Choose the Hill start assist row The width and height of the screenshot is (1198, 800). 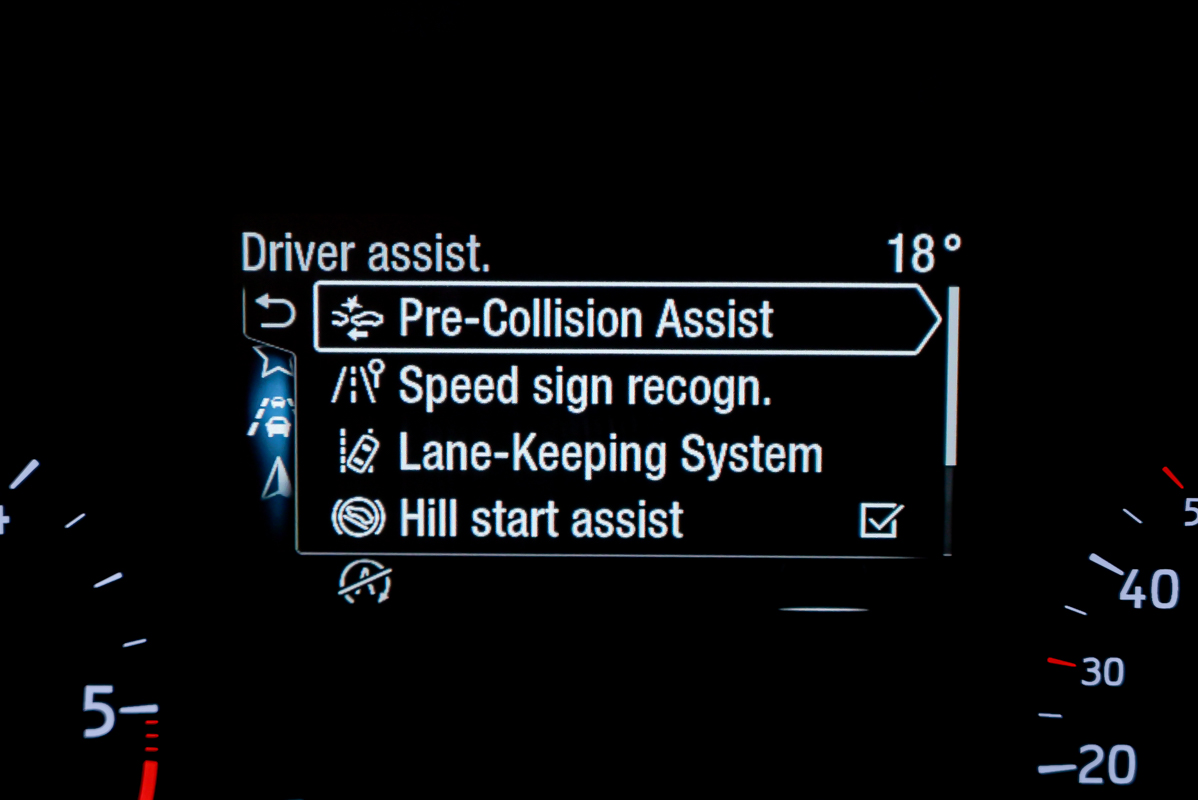point(541,520)
